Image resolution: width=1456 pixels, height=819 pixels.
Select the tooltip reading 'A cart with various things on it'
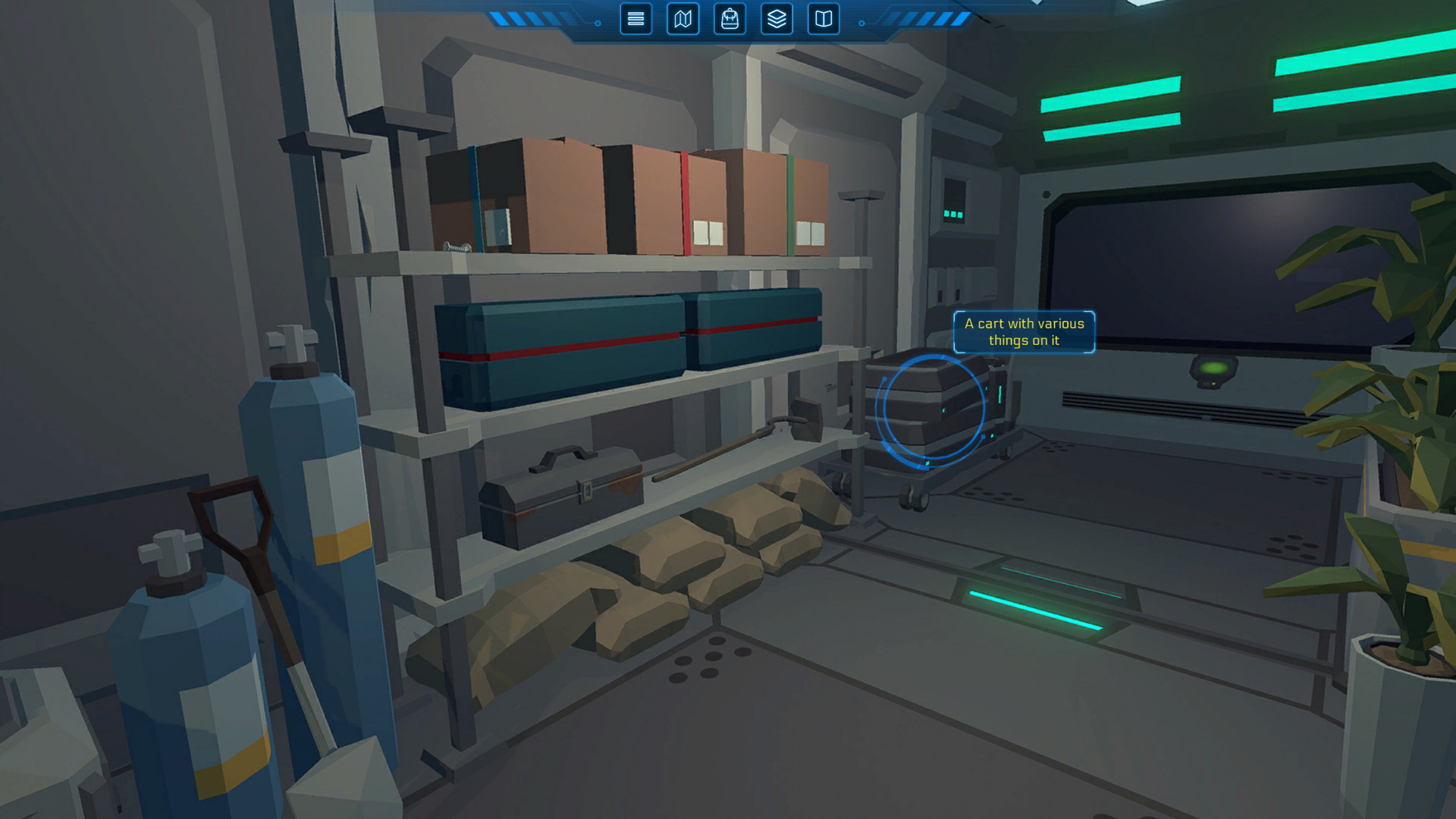1024,332
